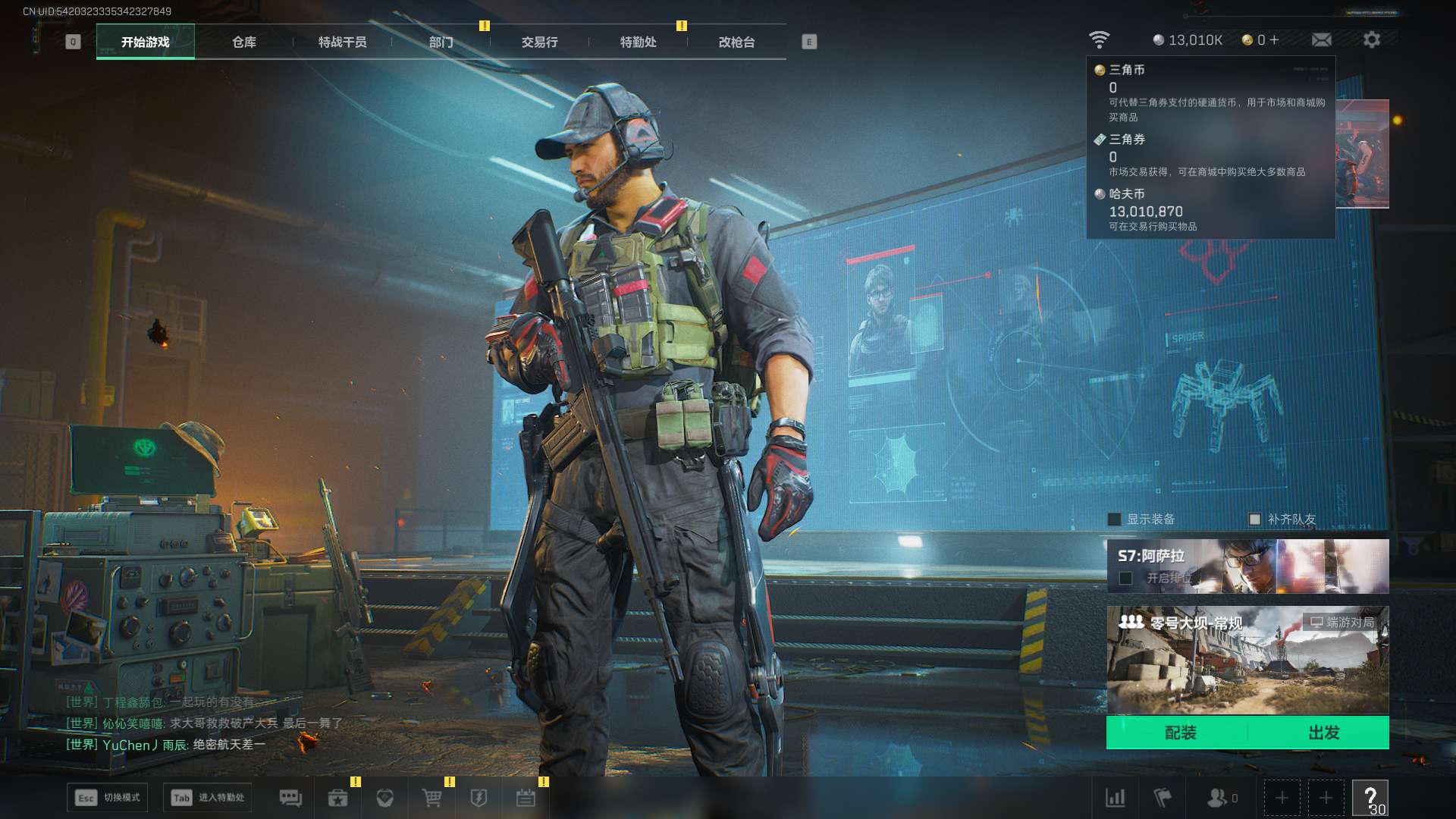1456x819 pixels.
Task: Open the friends list icon
Action: click(x=1219, y=798)
